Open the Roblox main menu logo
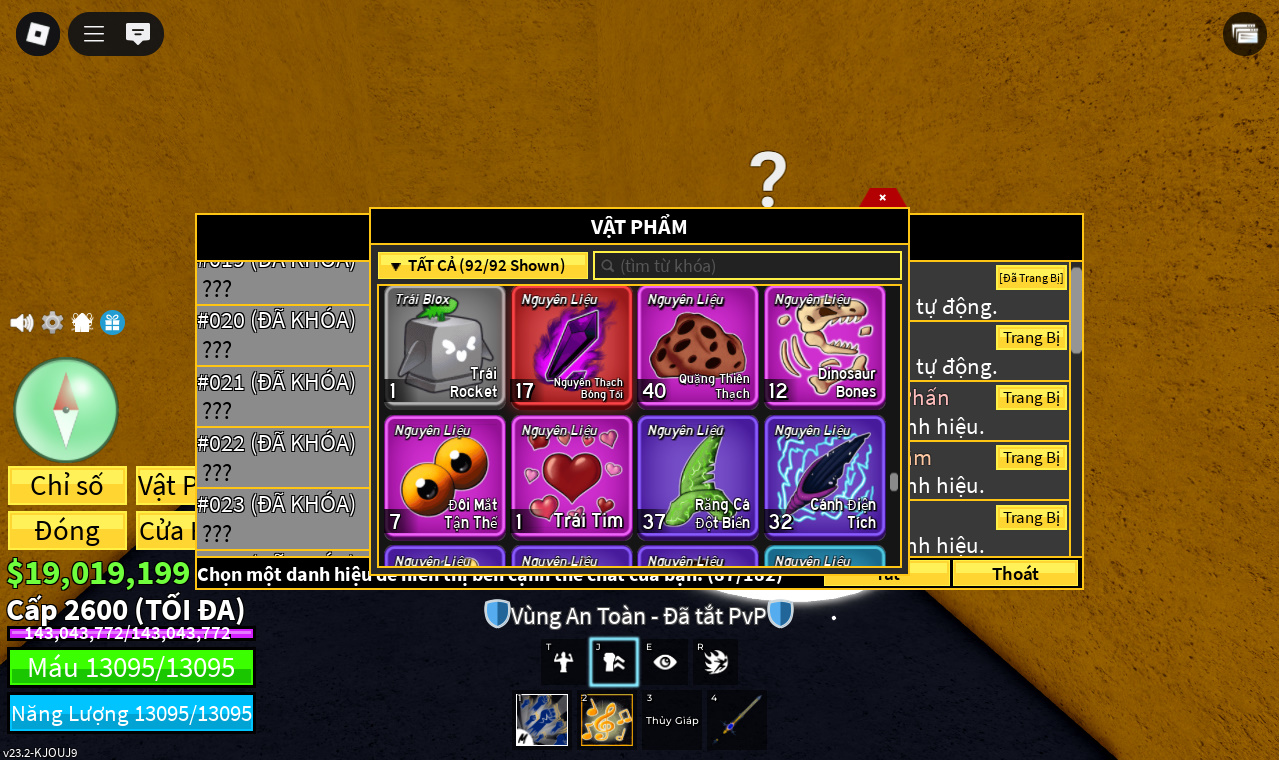1279x760 pixels. pyautogui.click(x=38, y=34)
